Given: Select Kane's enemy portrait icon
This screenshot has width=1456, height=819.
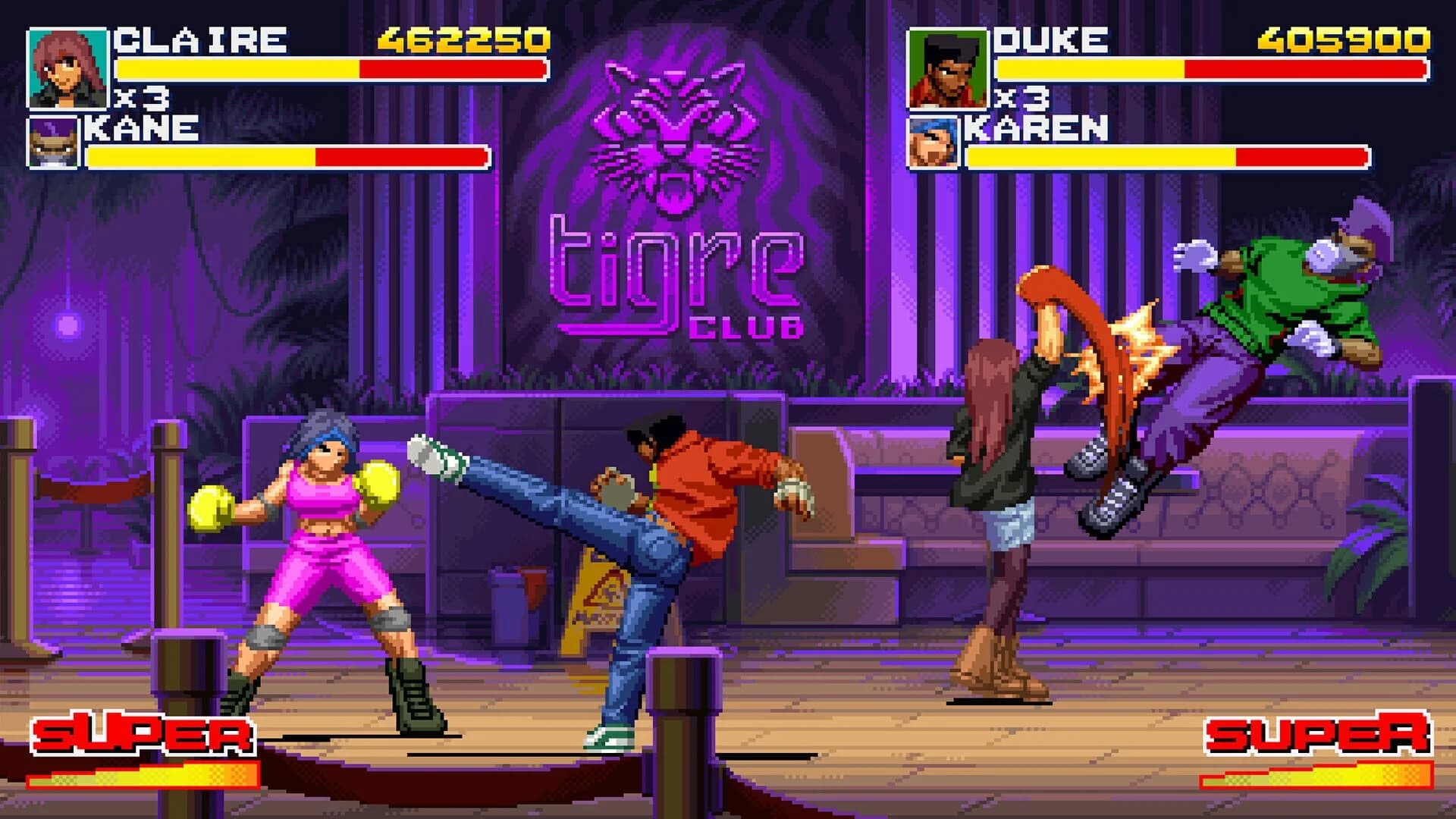Looking at the screenshot, I should pos(52,140).
